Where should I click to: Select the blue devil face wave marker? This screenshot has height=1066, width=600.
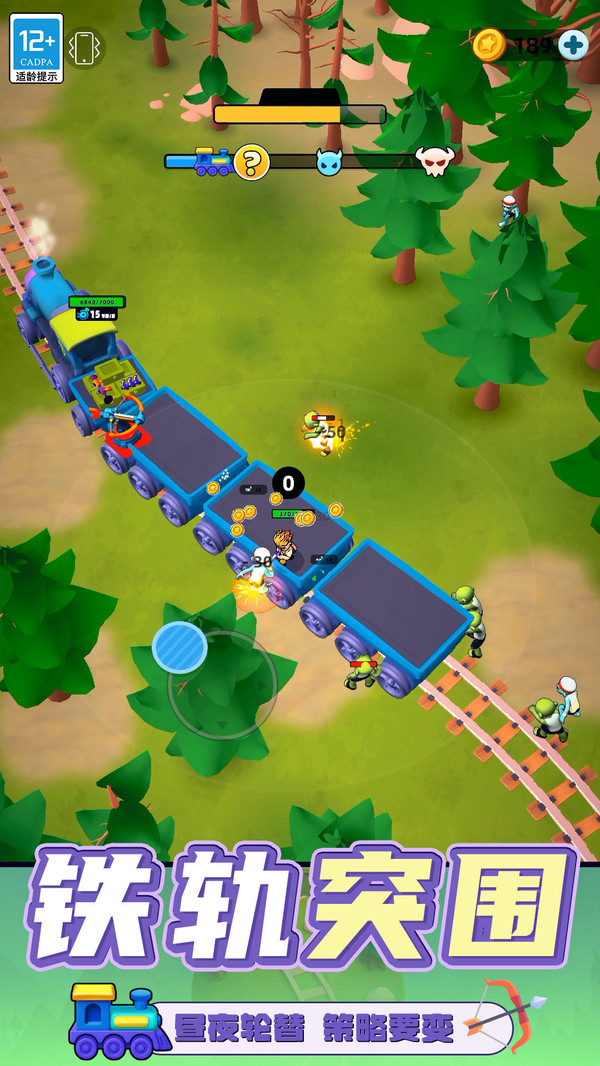pyautogui.click(x=330, y=161)
